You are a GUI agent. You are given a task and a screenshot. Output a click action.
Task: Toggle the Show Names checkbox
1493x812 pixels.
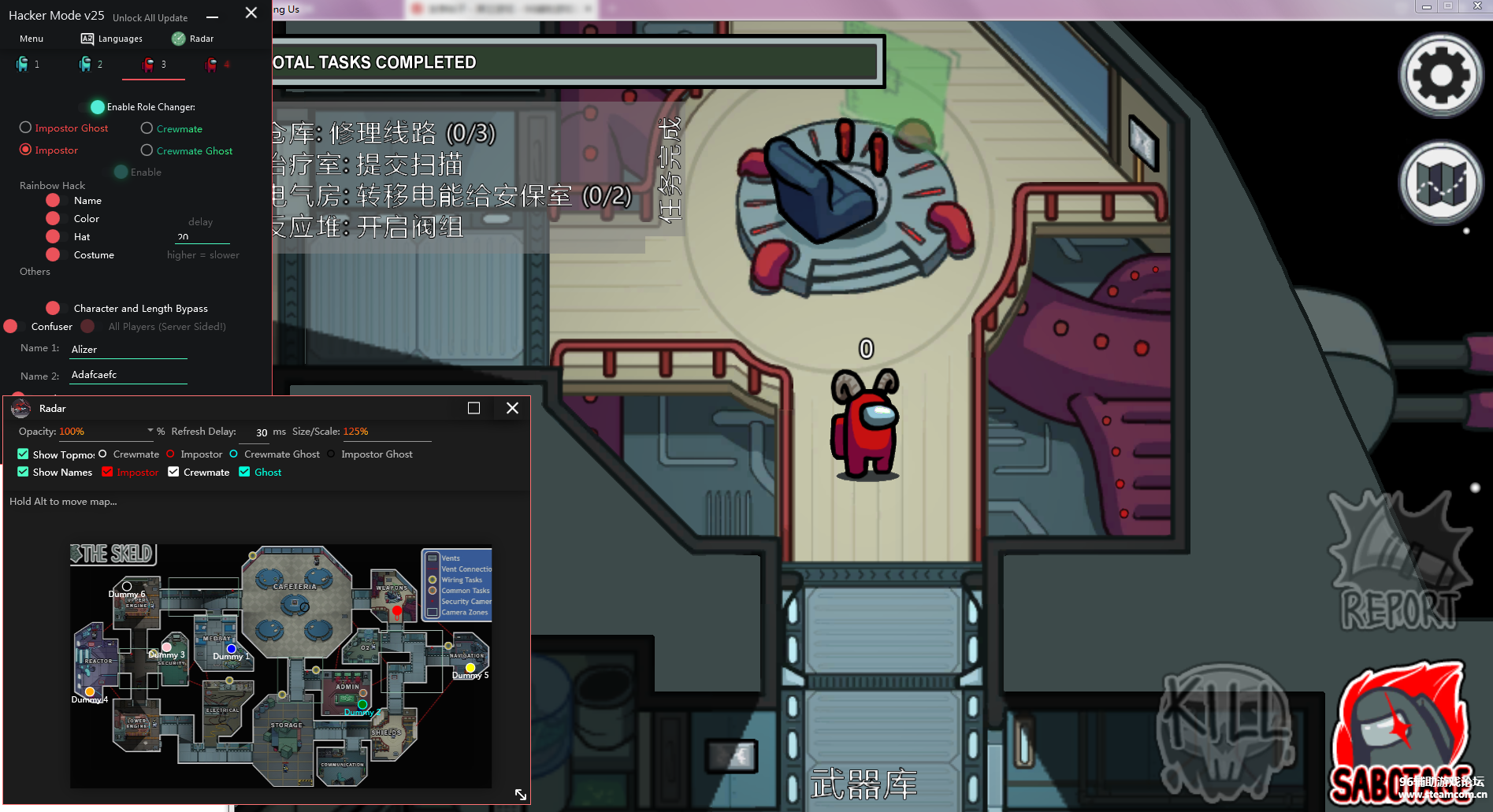[24, 473]
